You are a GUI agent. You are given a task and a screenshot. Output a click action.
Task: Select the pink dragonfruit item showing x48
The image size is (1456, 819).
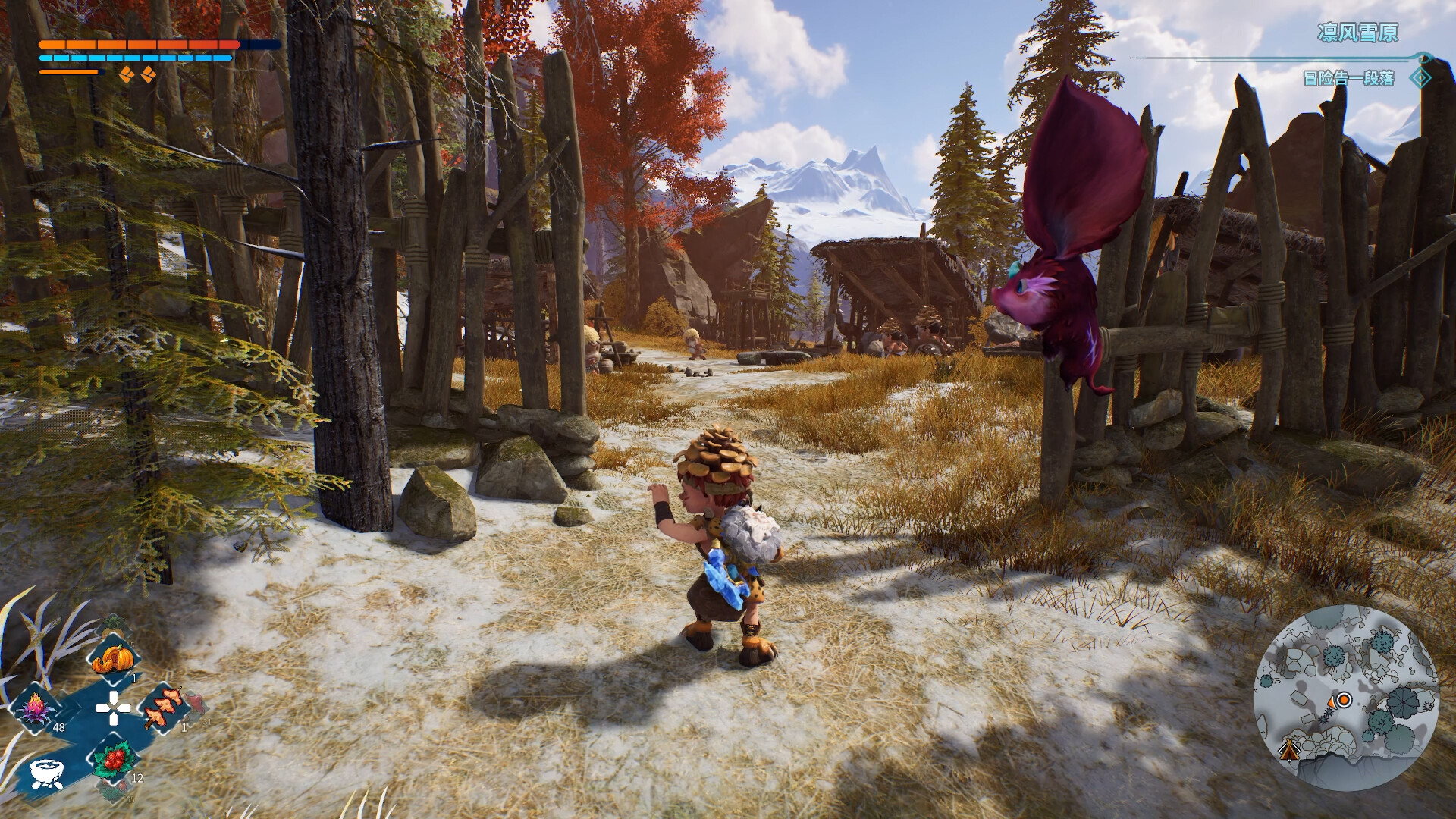(x=36, y=710)
